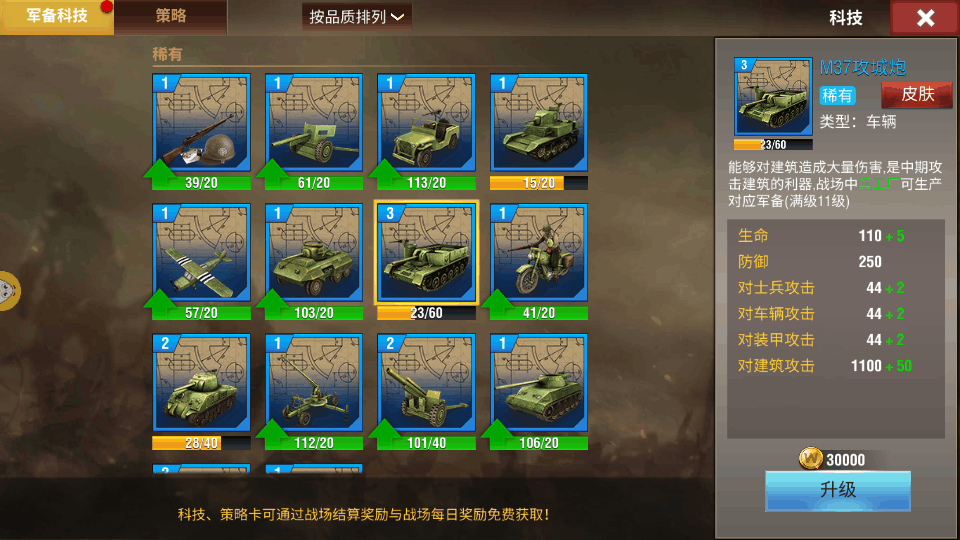
Task: Pick the tank destroyer card showing 106/20
Action: [x=539, y=385]
